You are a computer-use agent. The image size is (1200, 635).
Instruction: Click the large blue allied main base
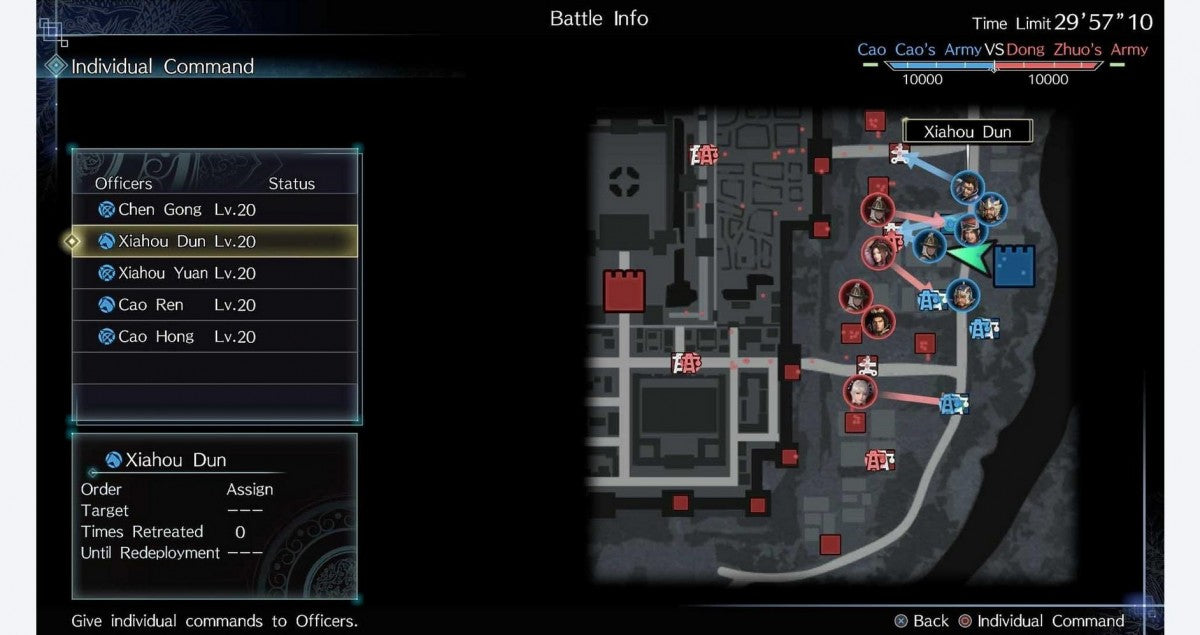(1013, 266)
